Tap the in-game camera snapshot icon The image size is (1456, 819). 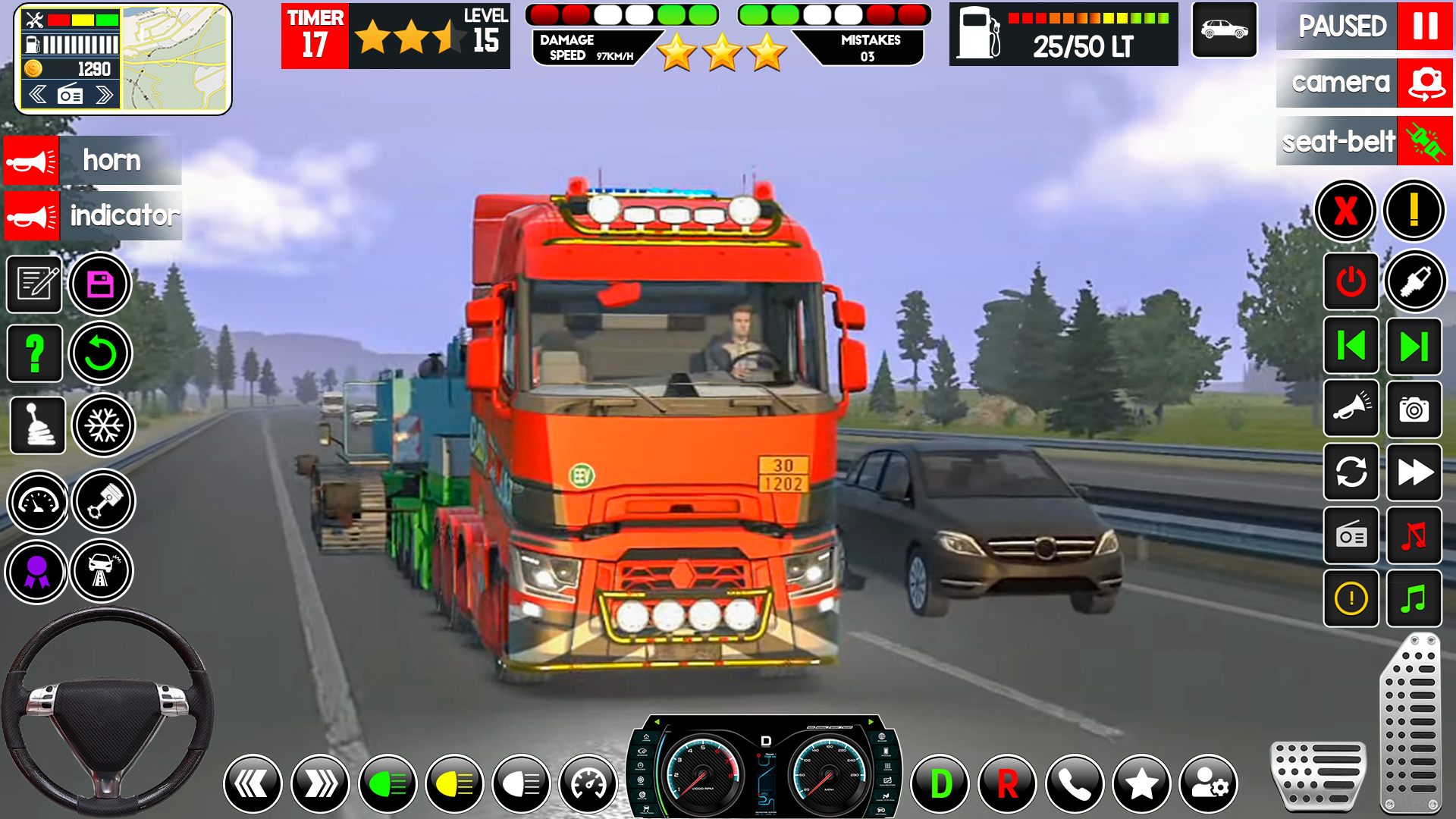(x=1415, y=410)
